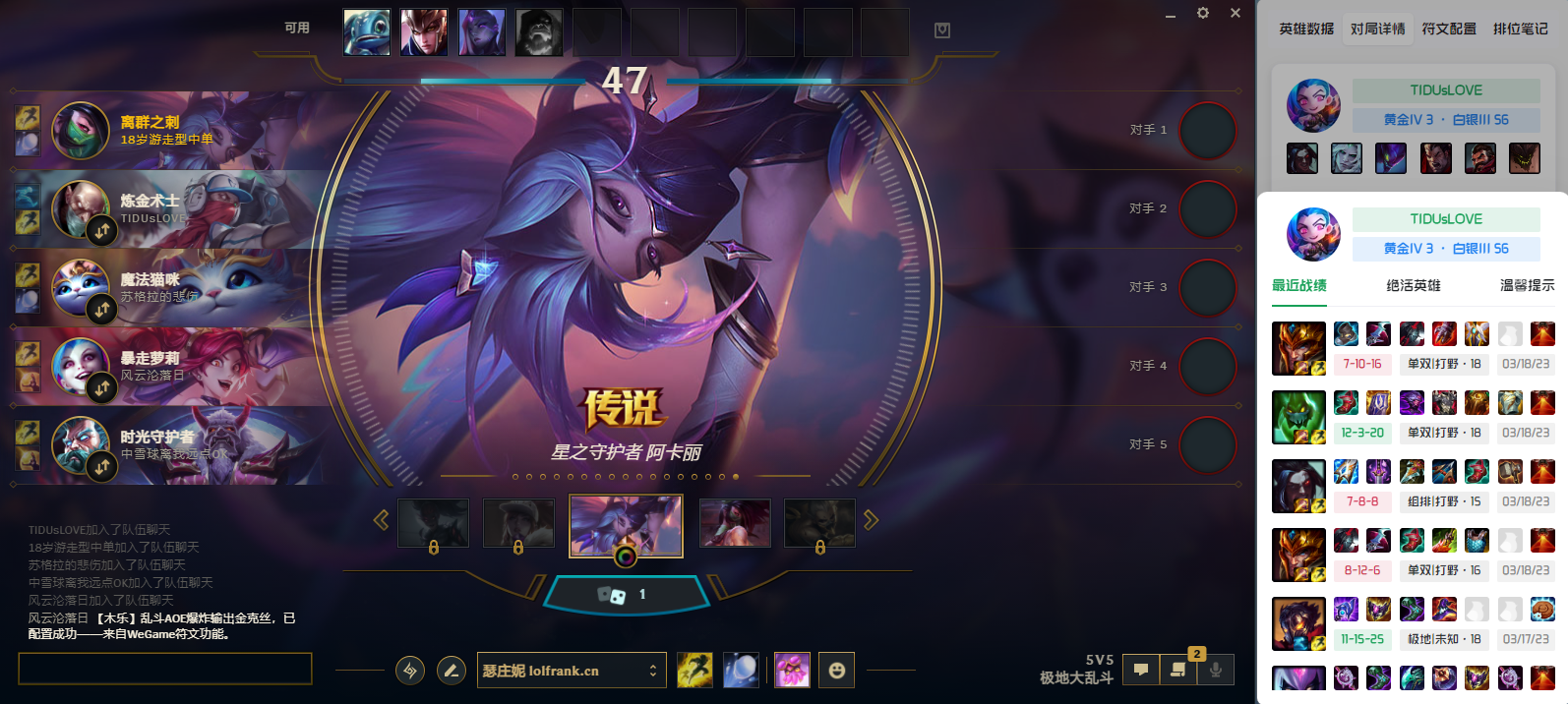The image size is (1568, 704).
Task: Select the red-haired Akali skin thumbnail
Action: click(735, 522)
